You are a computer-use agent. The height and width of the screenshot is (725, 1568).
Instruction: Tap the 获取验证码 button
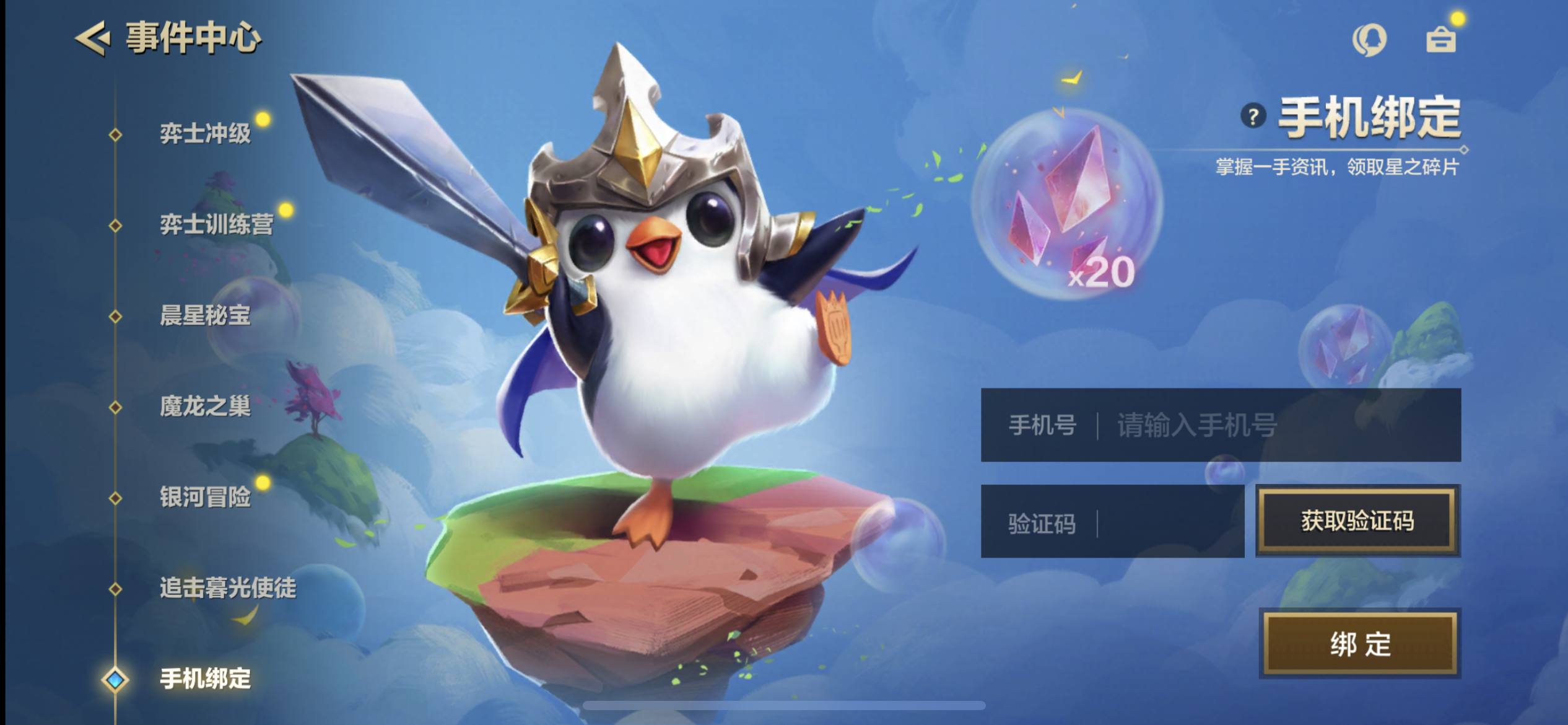1357,521
